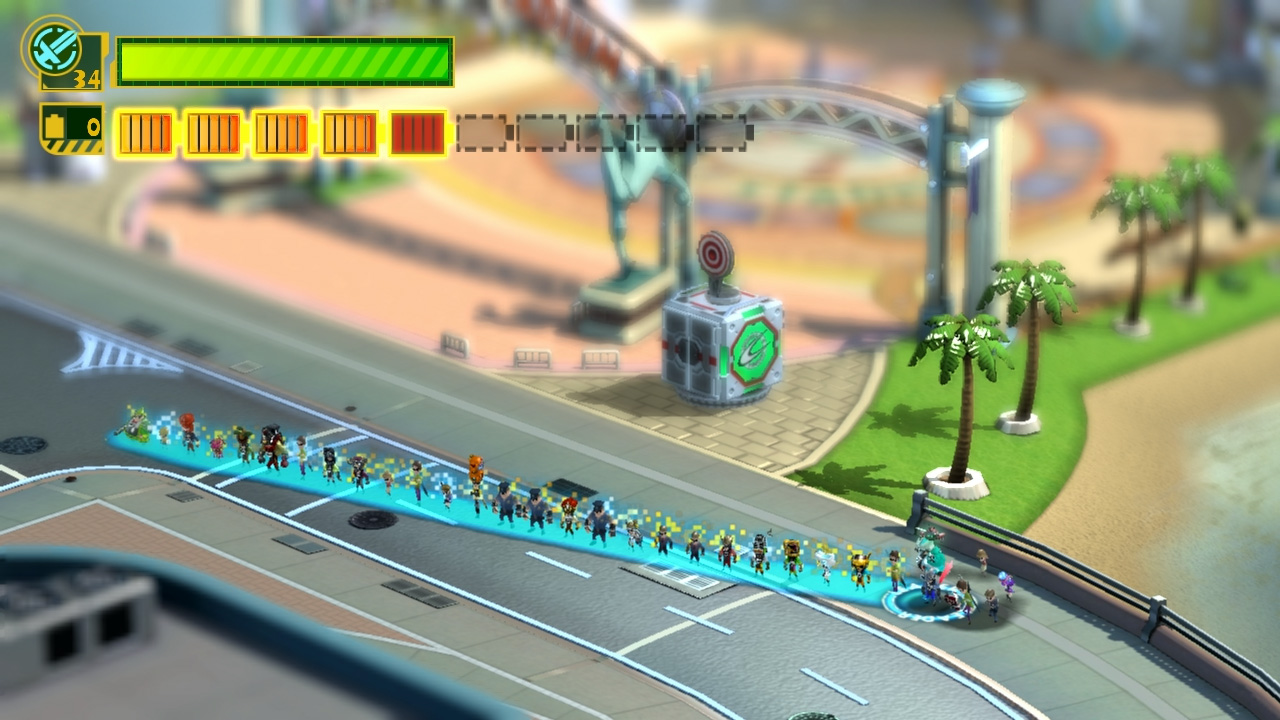Click the circular teal team emblem icon

point(51,45)
